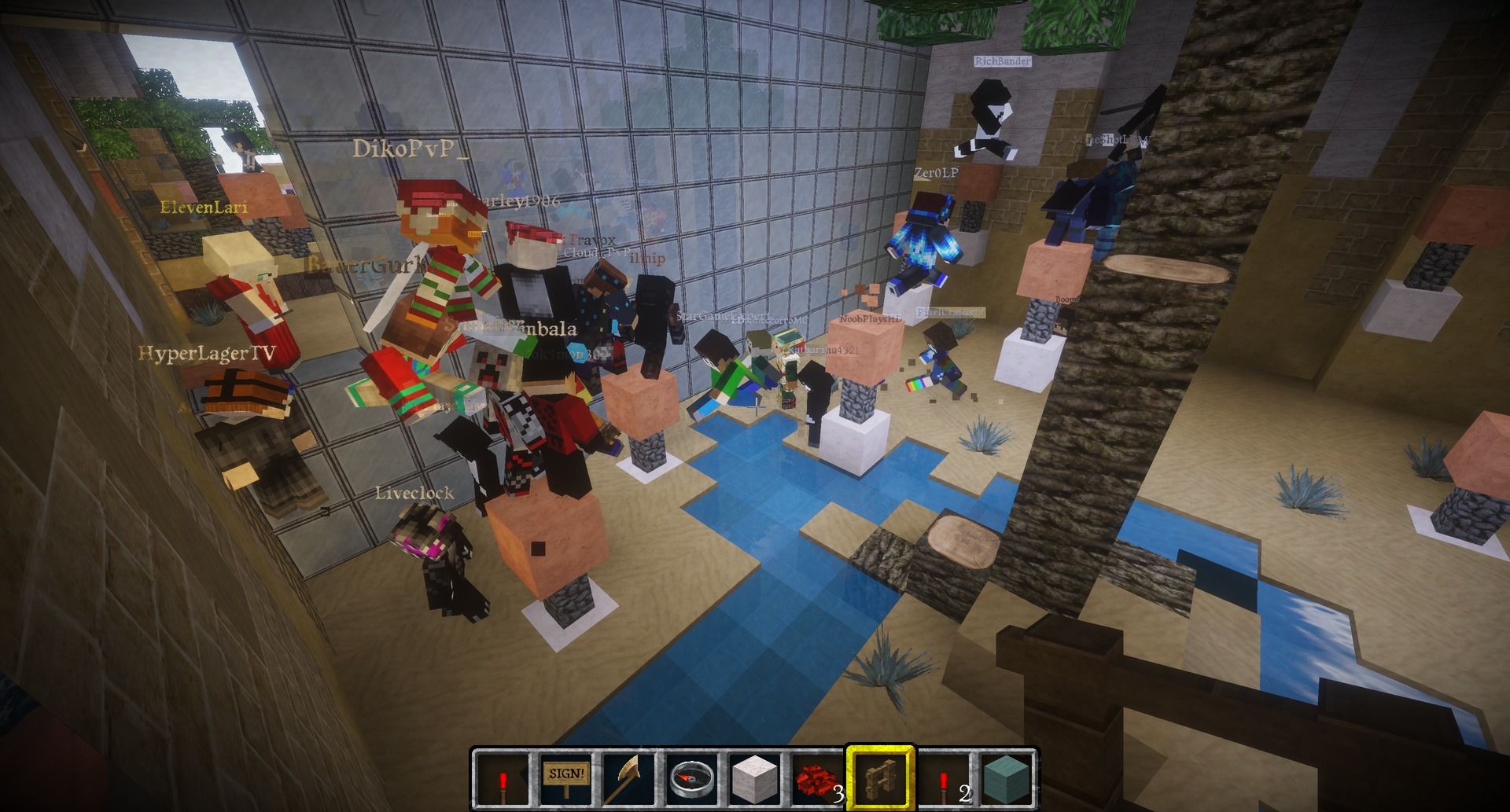Viewport: 1510px width, 812px height.
Task: Select the single redstone torch slot
Action: pyautogui.click(x=503, y=778)
